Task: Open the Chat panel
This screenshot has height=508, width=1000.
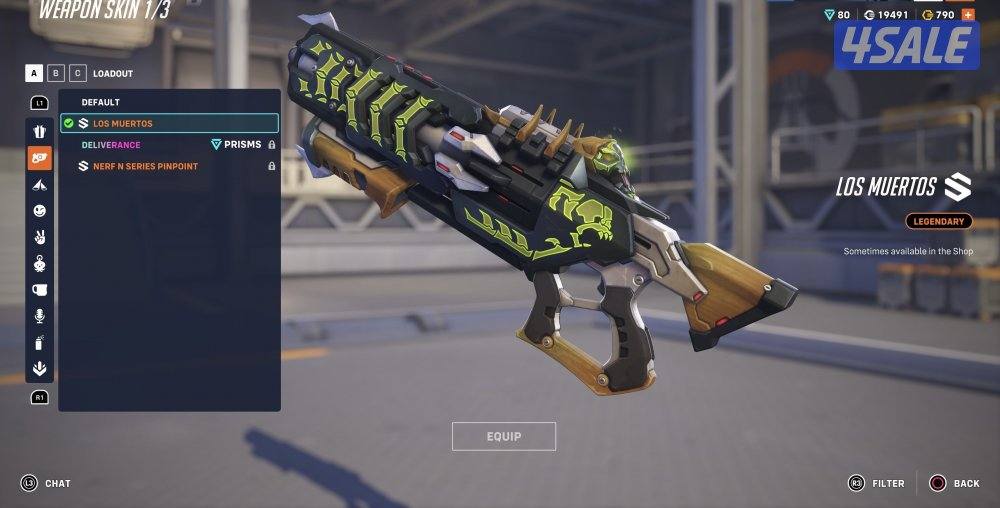Action: click(x=46, y=483)
